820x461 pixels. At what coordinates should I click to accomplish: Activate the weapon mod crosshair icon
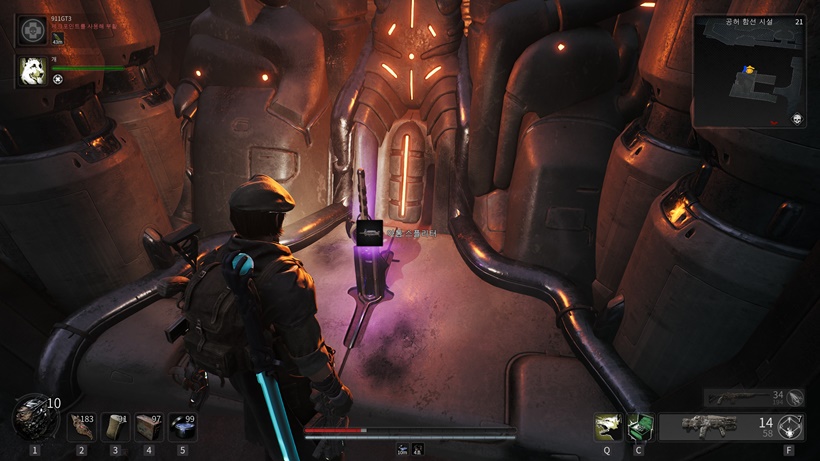tap(789, 426)
